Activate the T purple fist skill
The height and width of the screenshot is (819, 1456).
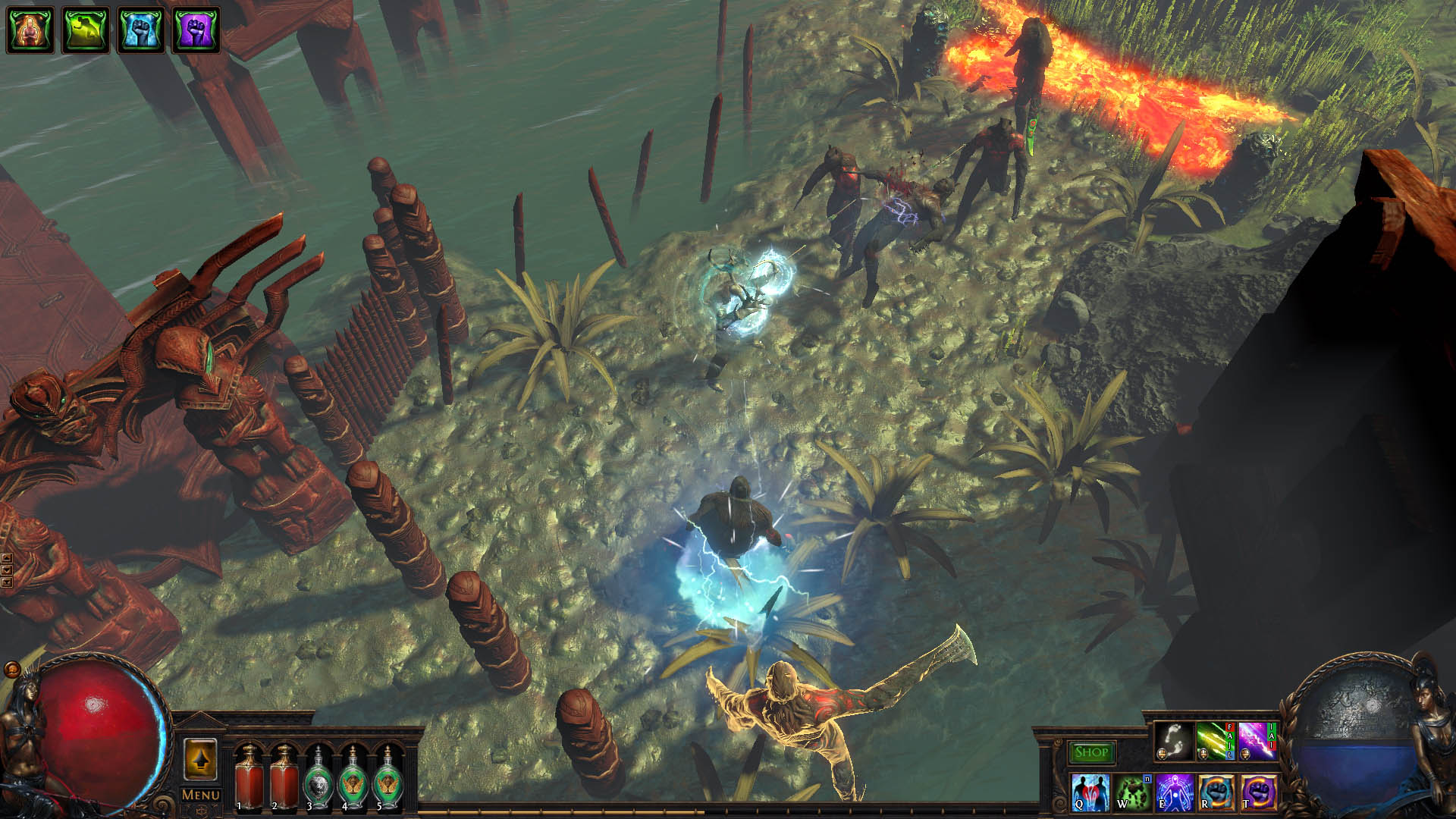coord(1257,792)
